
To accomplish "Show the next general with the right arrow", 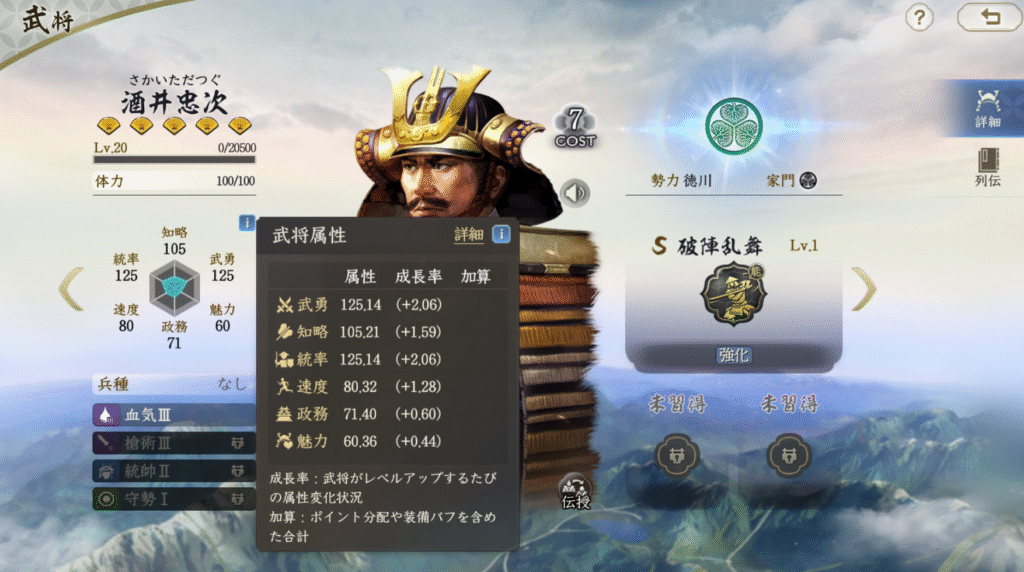I will [x=863, y=288].
